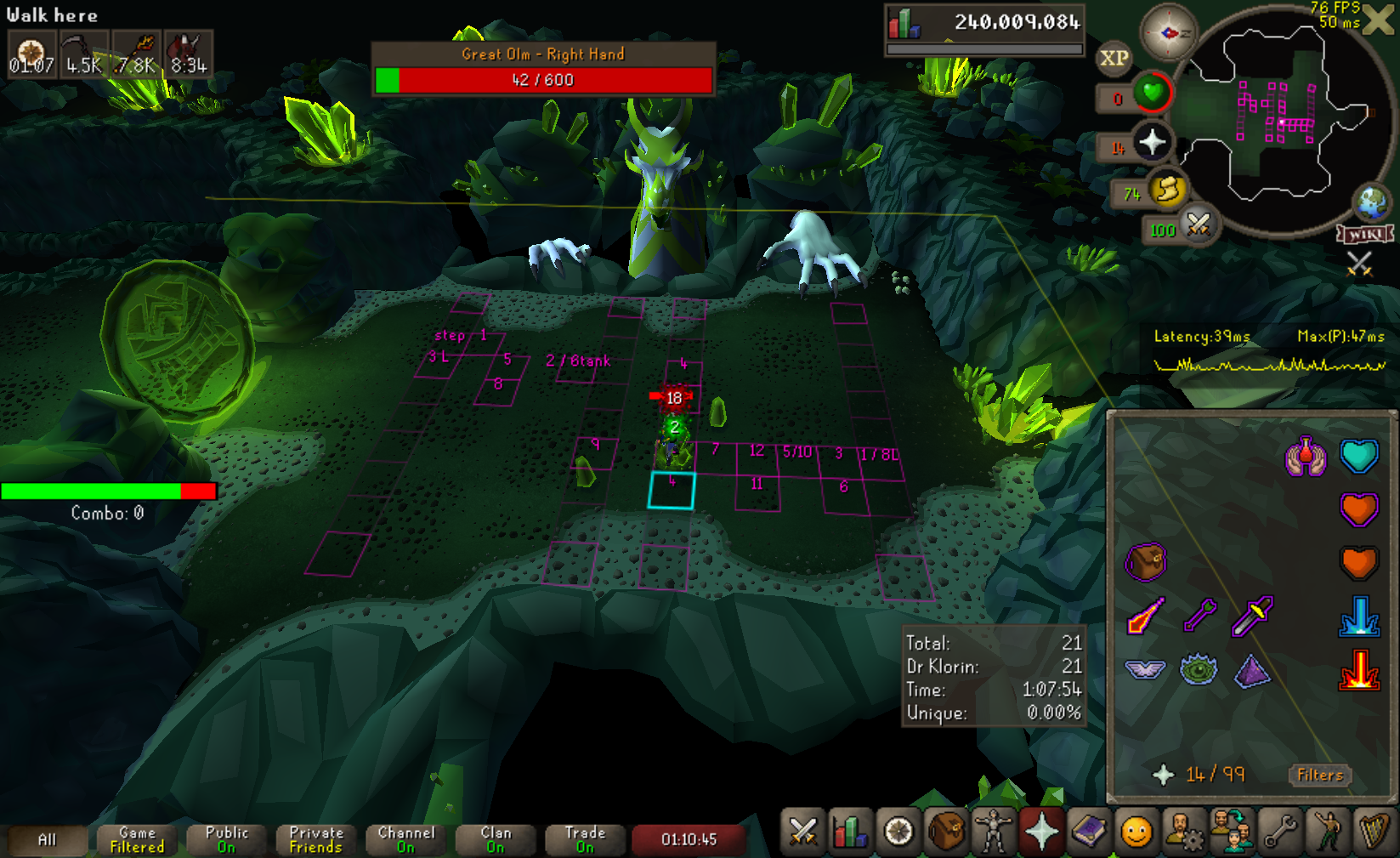Open the spellbook tab
Image resolution: width=1400 pixels, height=858 pixels.
pyautogui.click(x=1088, y=831)
